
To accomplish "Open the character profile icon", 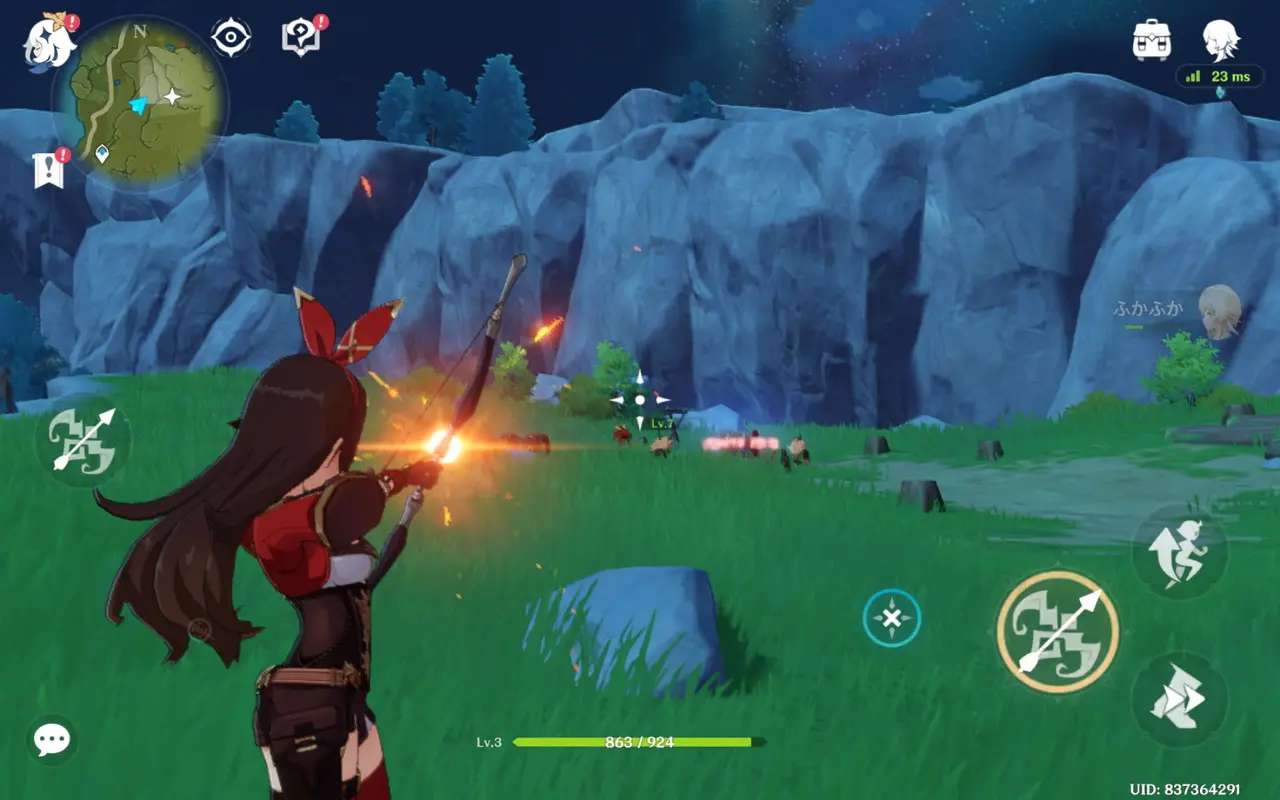I will [x=1220, y=40].
